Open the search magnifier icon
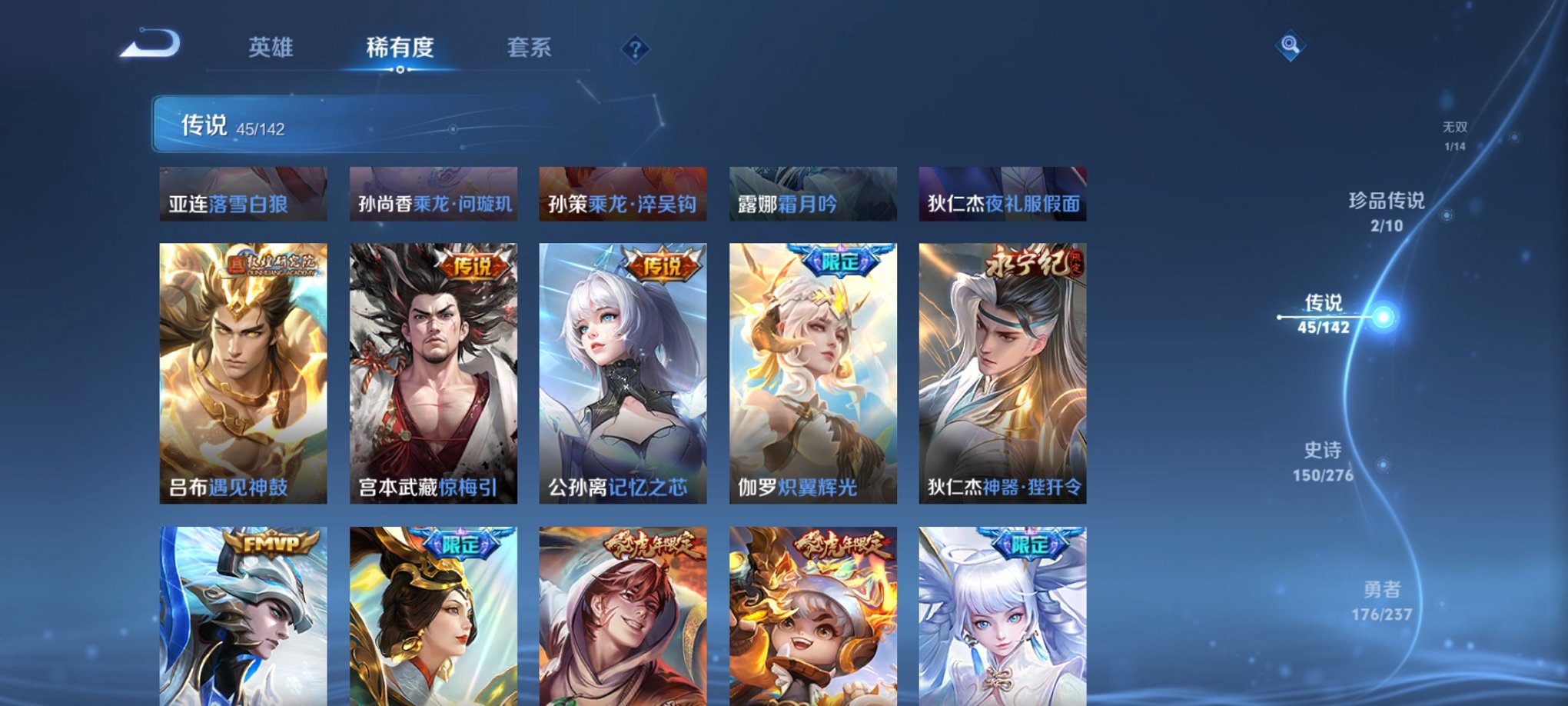This screenshot has width=1568, height=706. tap(1291, 45)
